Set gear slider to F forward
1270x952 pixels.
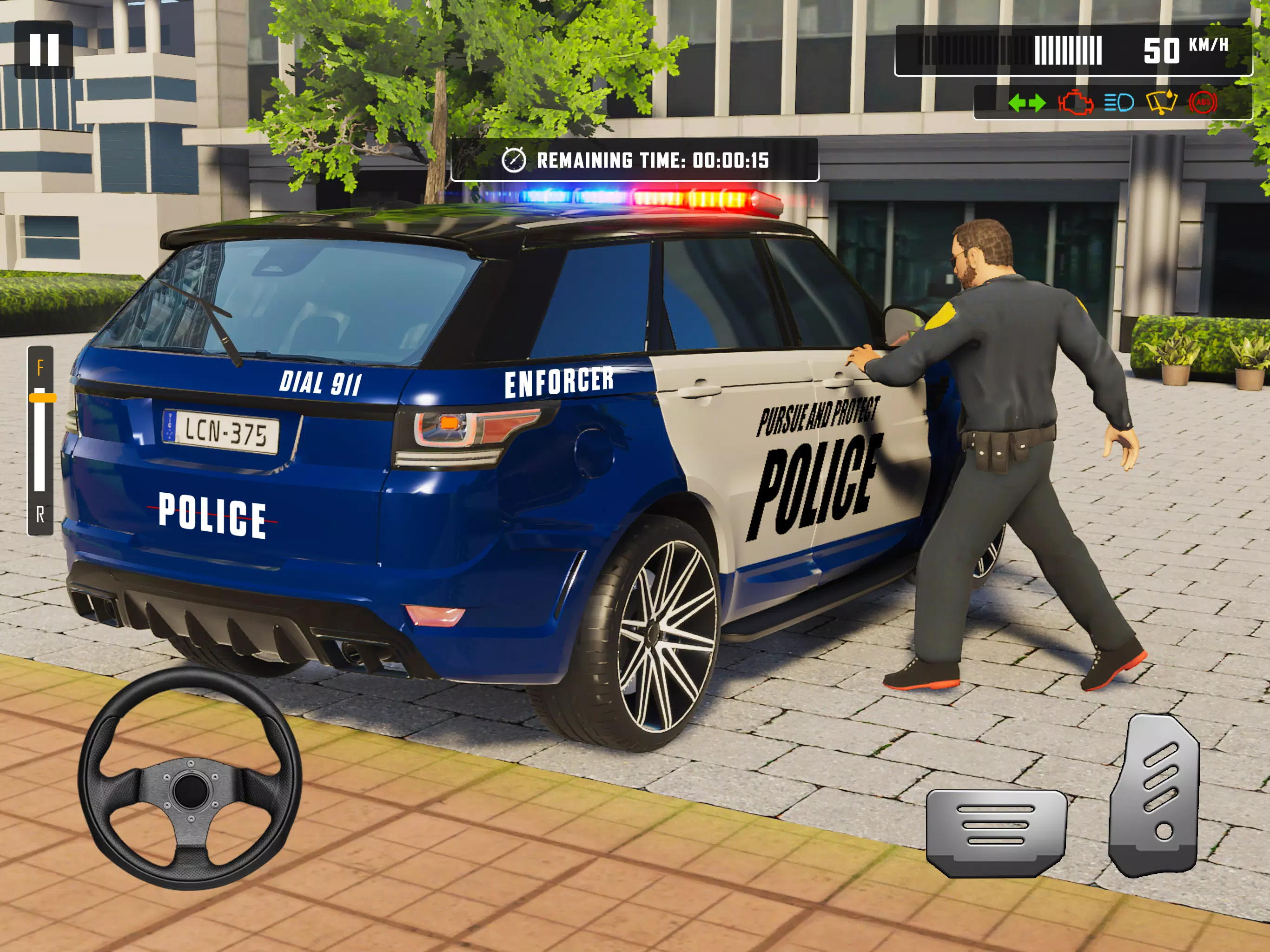coord(40,368)
